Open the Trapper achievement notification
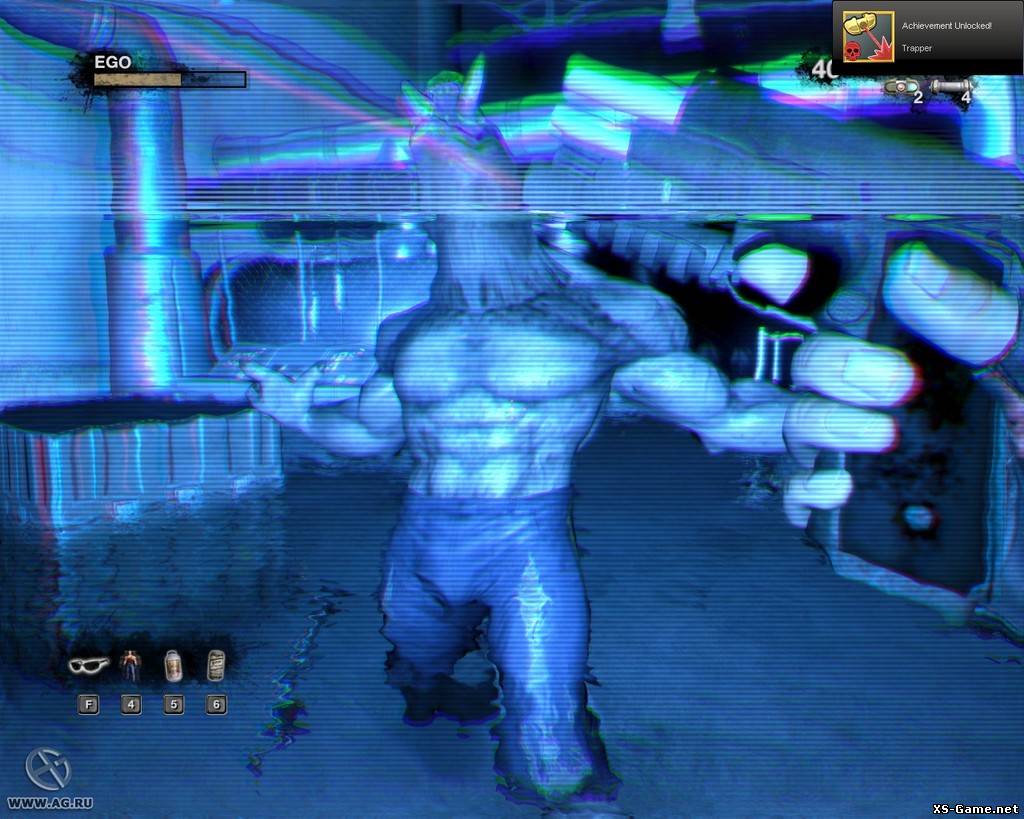 pyautogui.click(x=927, y=35)
